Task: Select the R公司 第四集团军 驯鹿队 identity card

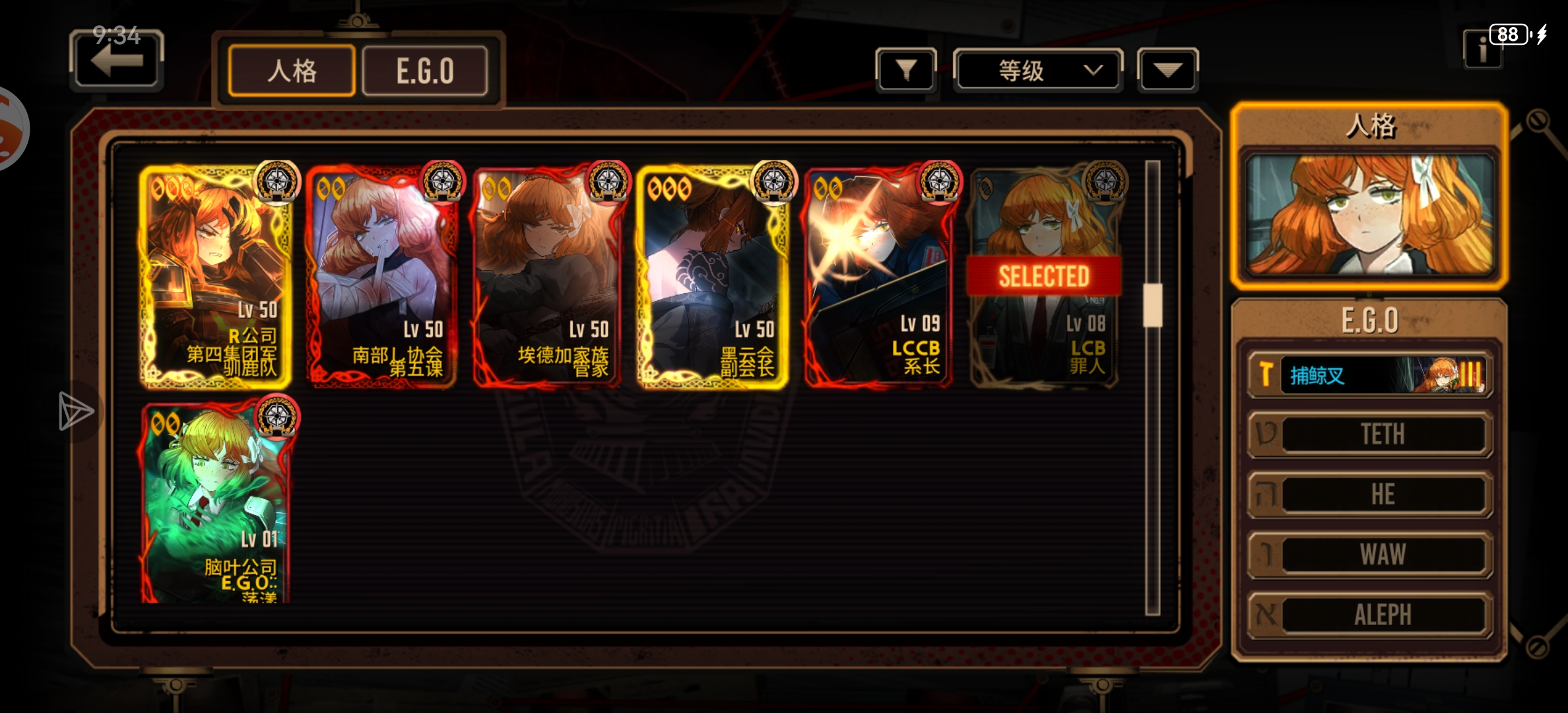Action: point(216,277)
